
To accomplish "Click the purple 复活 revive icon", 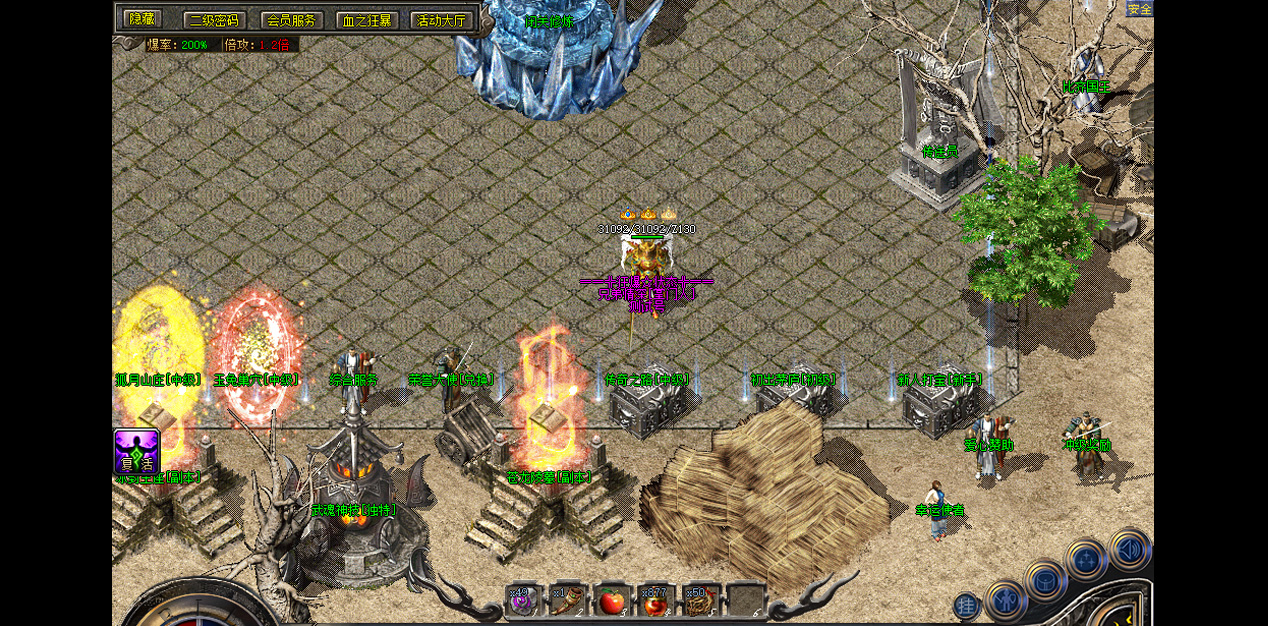I will pos(137,452).
